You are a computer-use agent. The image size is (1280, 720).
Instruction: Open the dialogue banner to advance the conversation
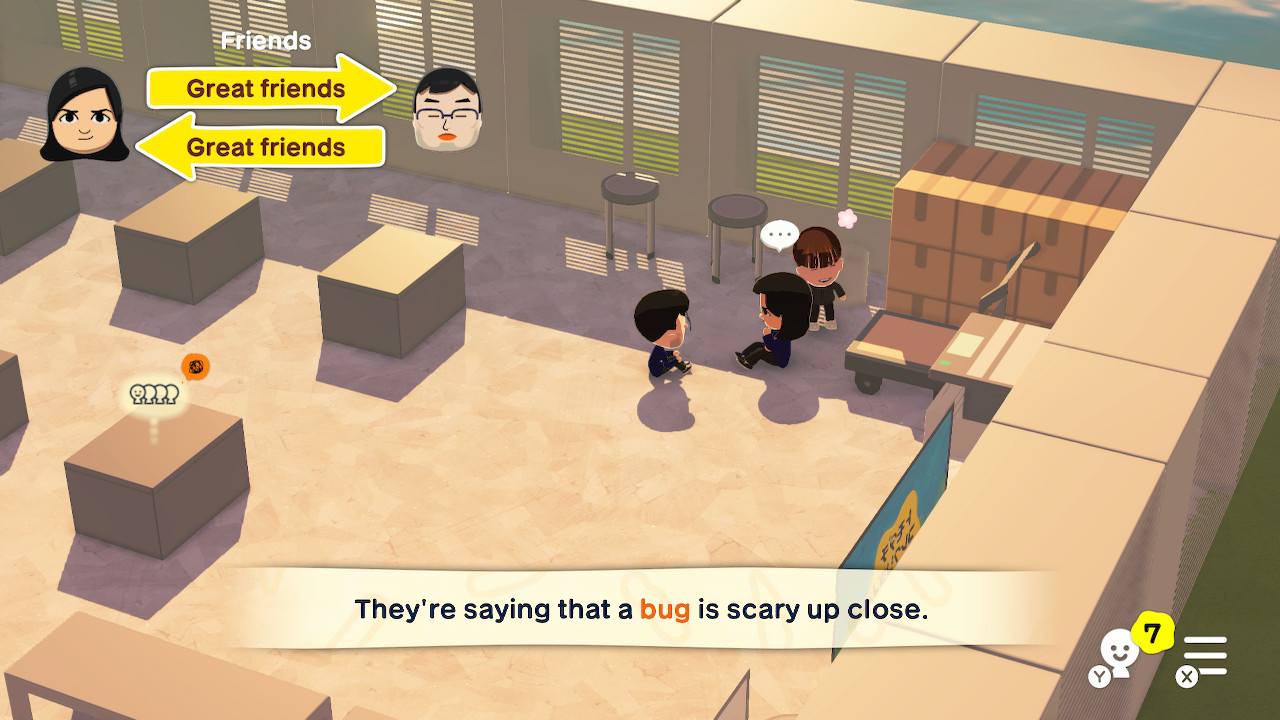click(x=640, y=609)
